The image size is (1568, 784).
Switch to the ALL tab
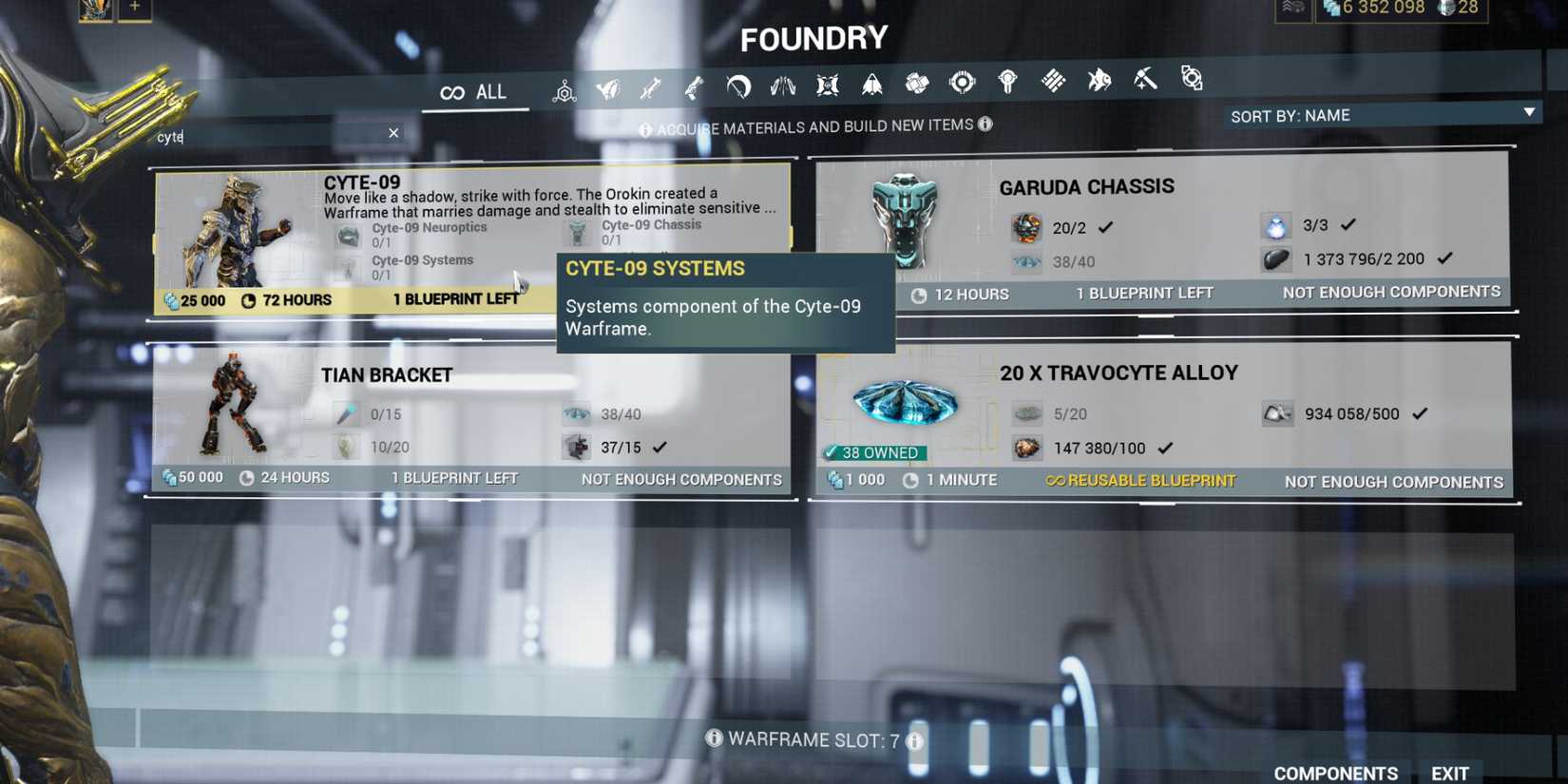(x=475, y=91)
